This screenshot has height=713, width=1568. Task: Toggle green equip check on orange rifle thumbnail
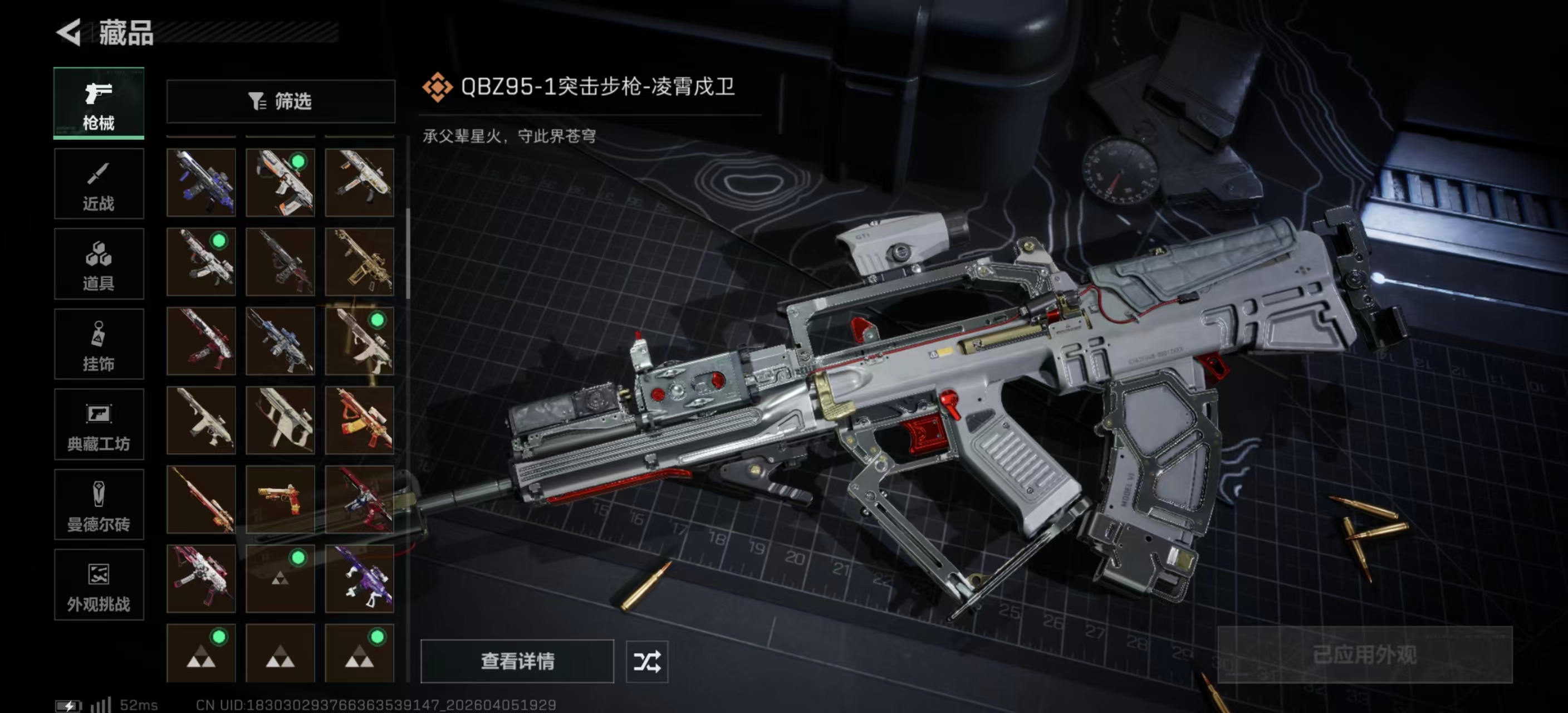coord(298,161)
